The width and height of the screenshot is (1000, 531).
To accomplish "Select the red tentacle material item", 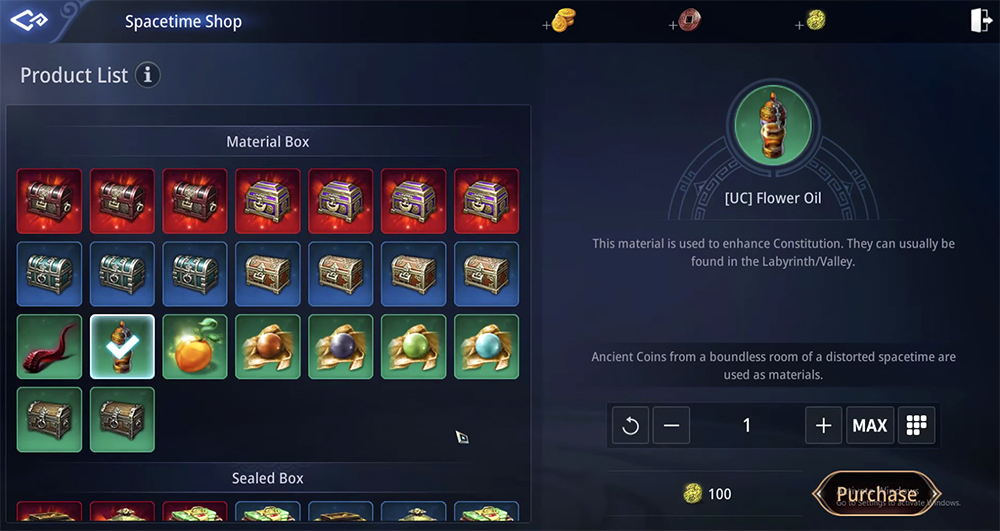I will click(50, 347).
